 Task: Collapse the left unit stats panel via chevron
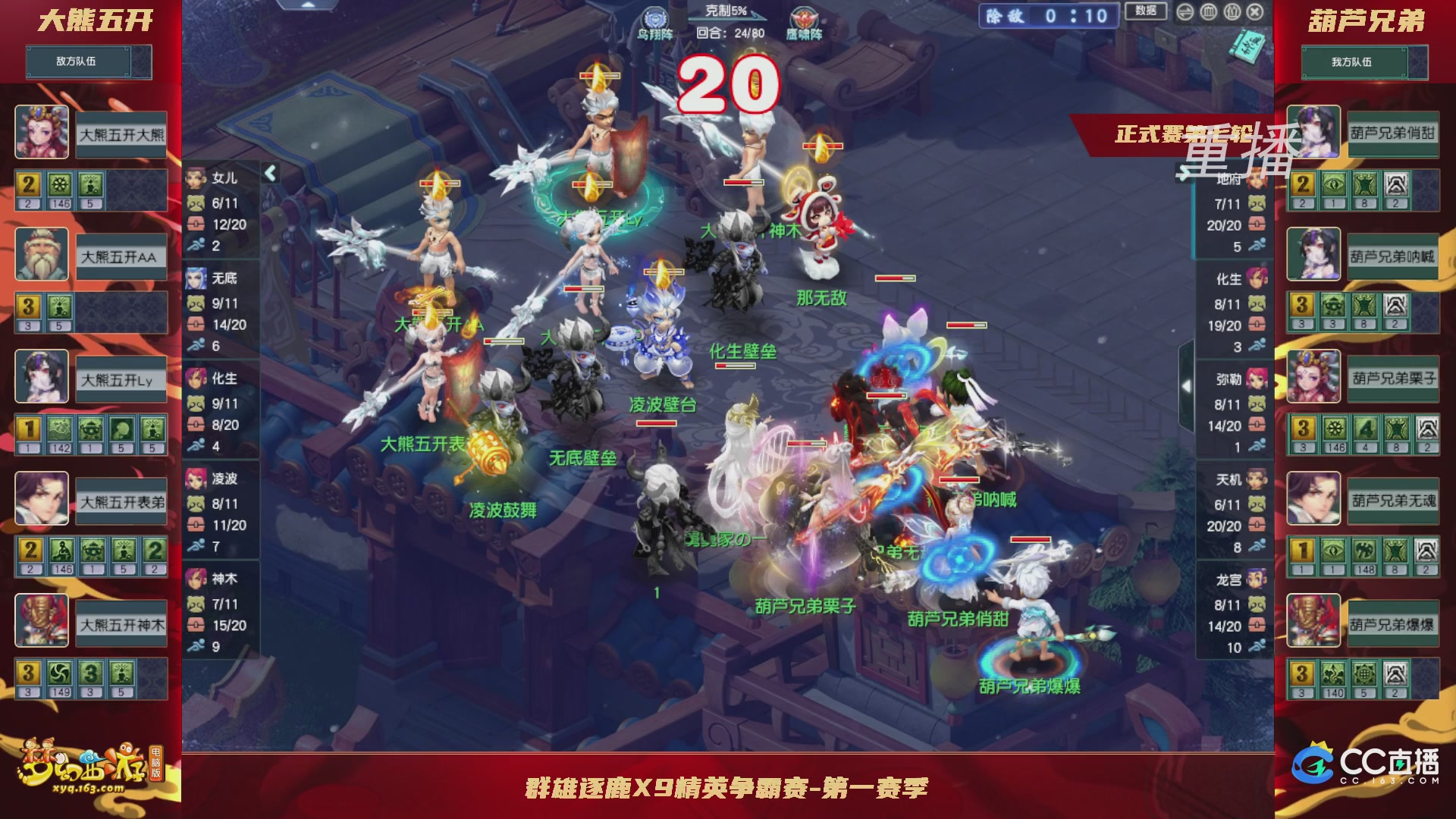point(271,173)
